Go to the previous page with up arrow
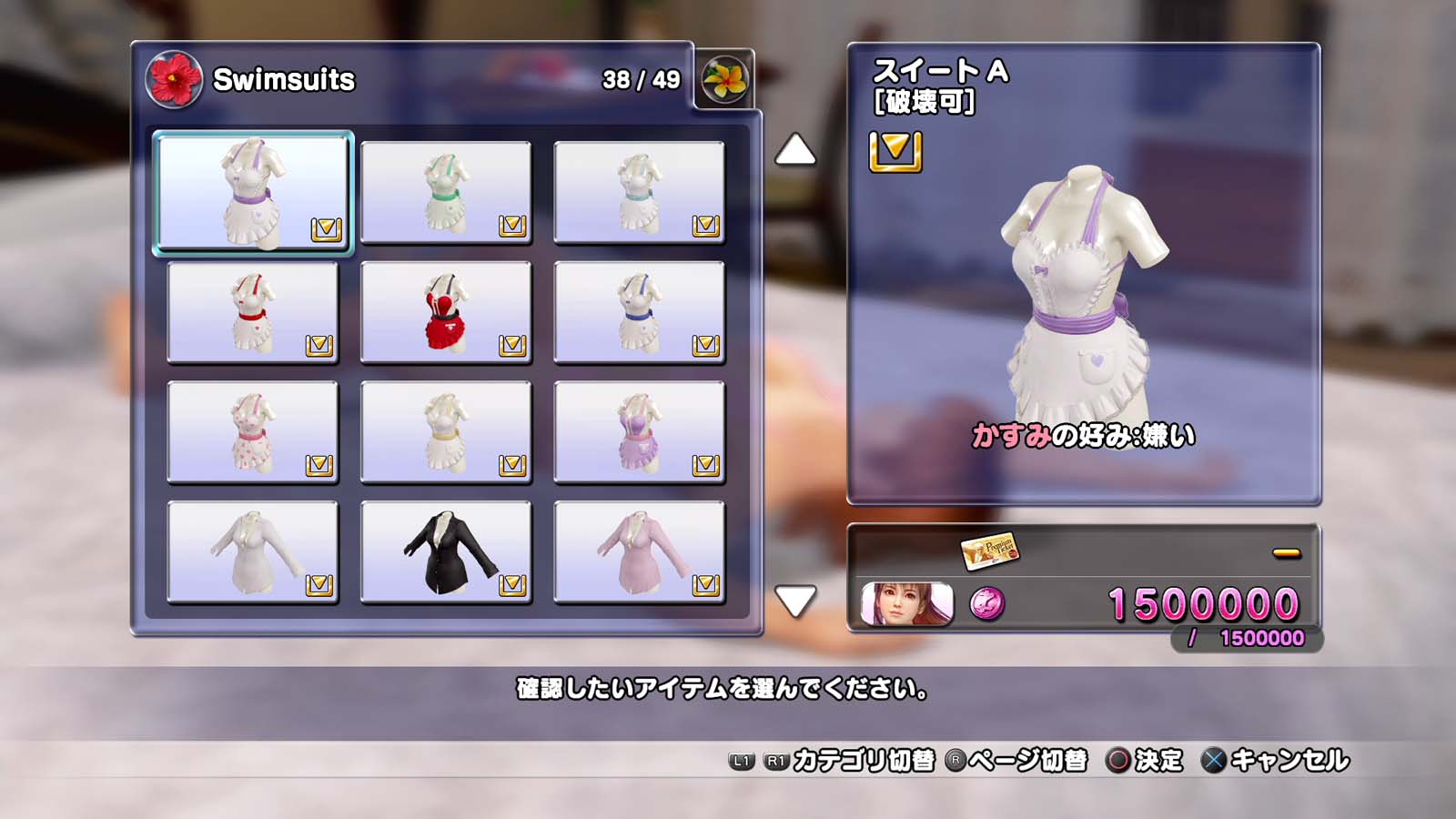This screenshot has height=819, width=1456. [x=794, y=150]
